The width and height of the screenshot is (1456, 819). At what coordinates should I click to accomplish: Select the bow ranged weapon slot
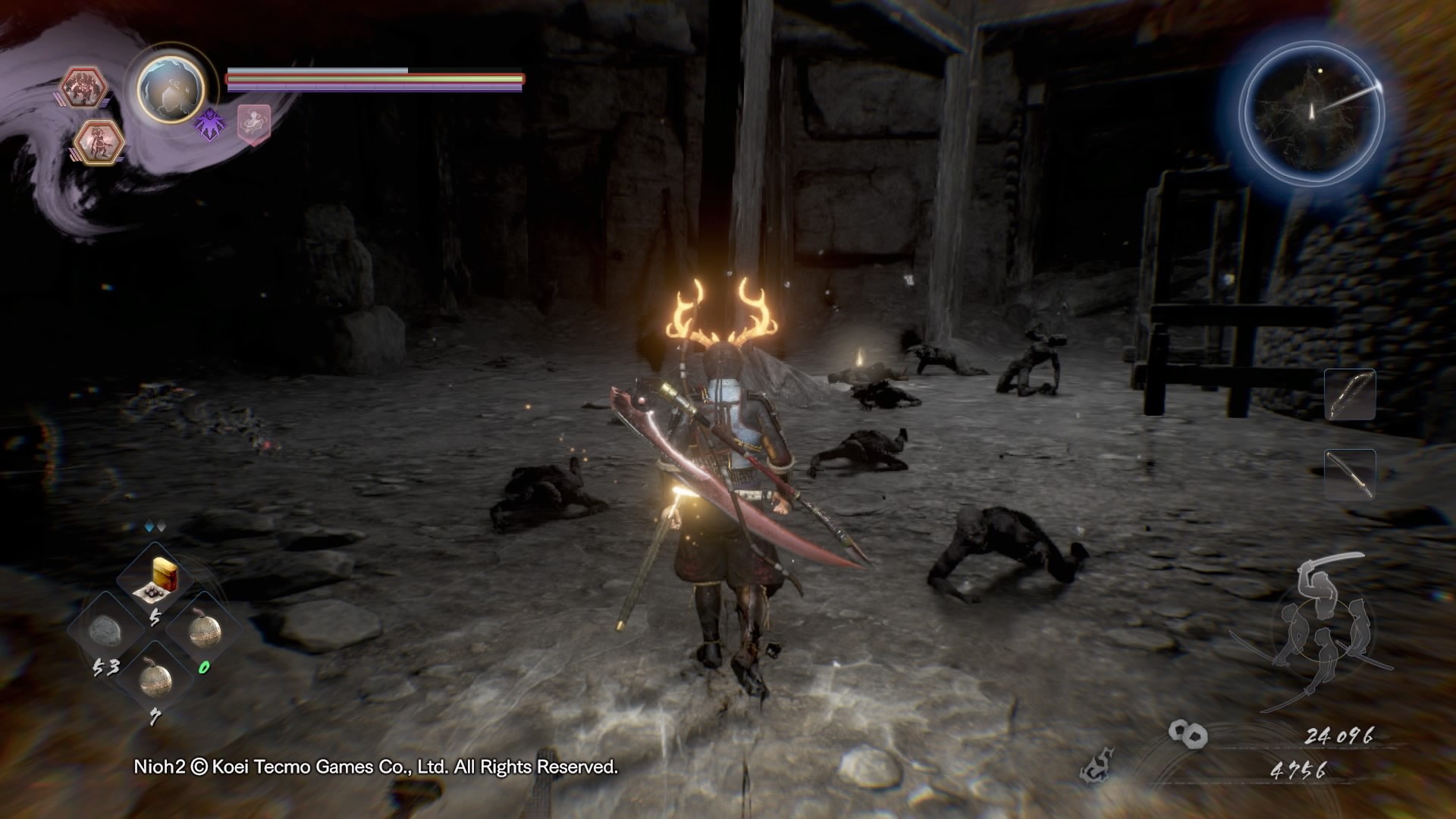[1350, 394]
